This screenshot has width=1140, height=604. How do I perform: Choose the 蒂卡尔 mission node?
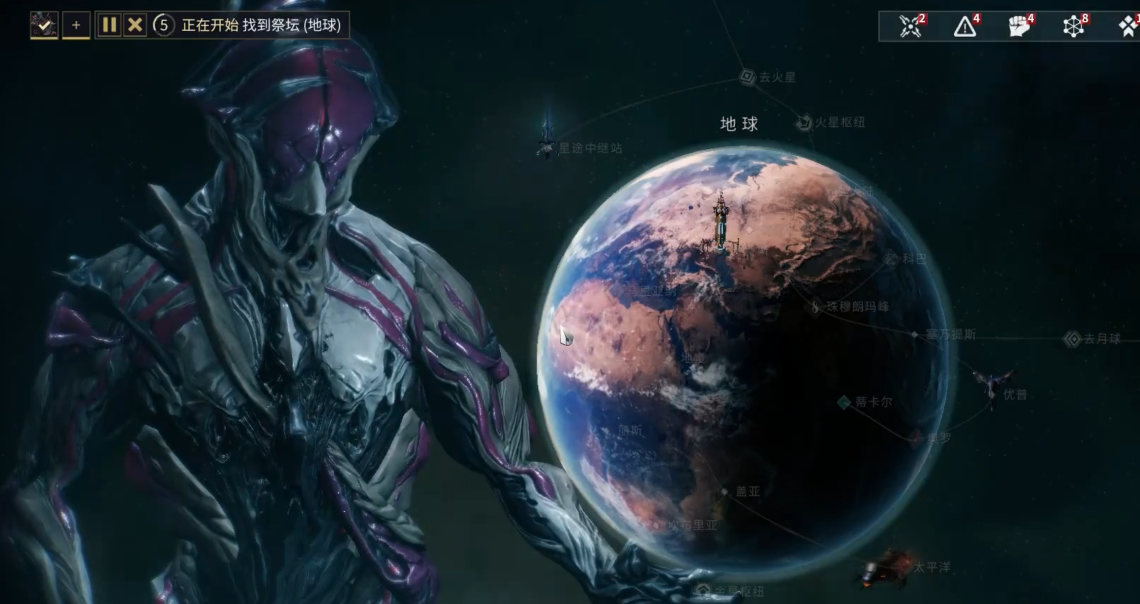click(844, 402)
